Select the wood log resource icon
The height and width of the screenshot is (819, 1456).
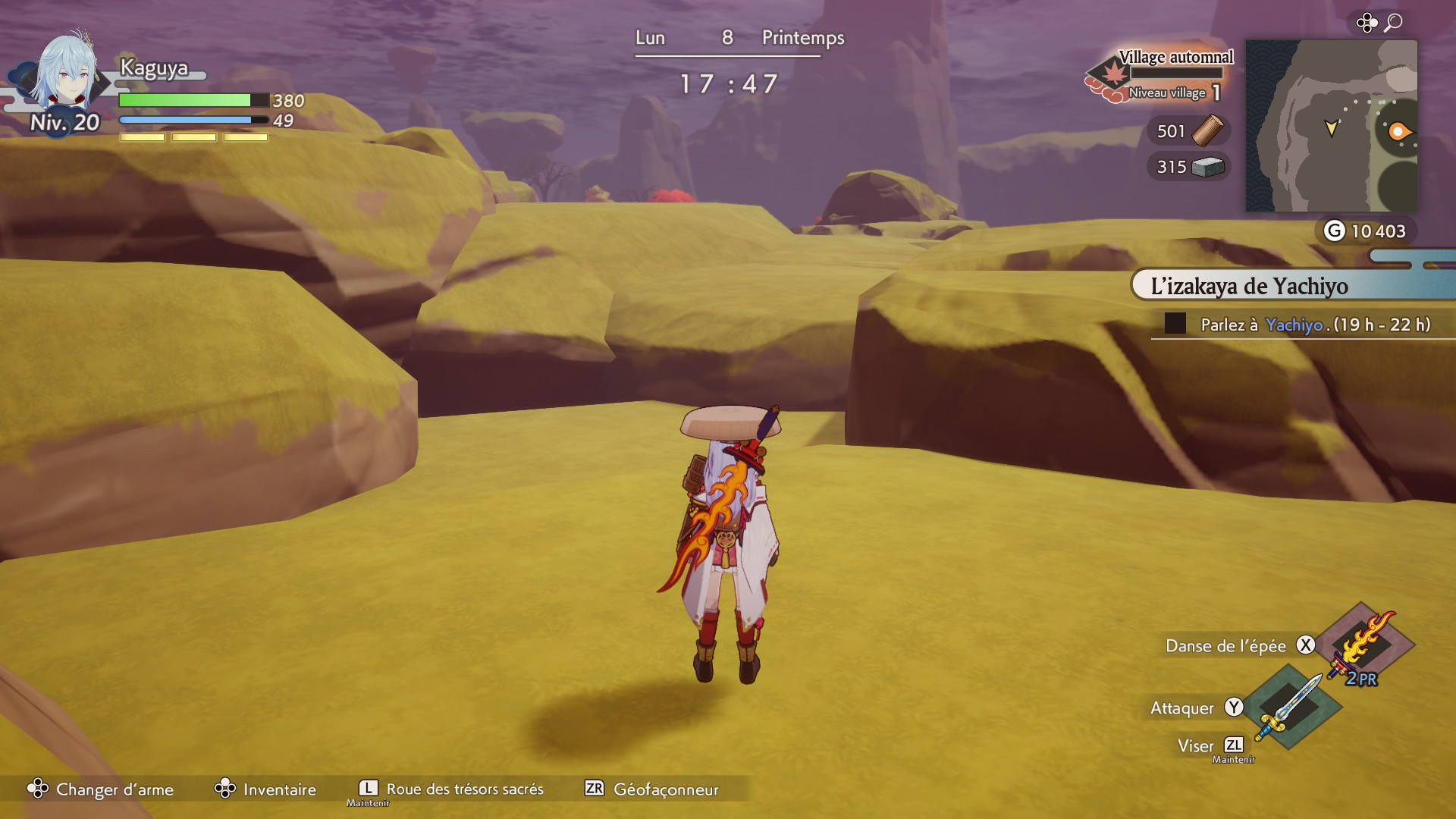point(1207,130)
